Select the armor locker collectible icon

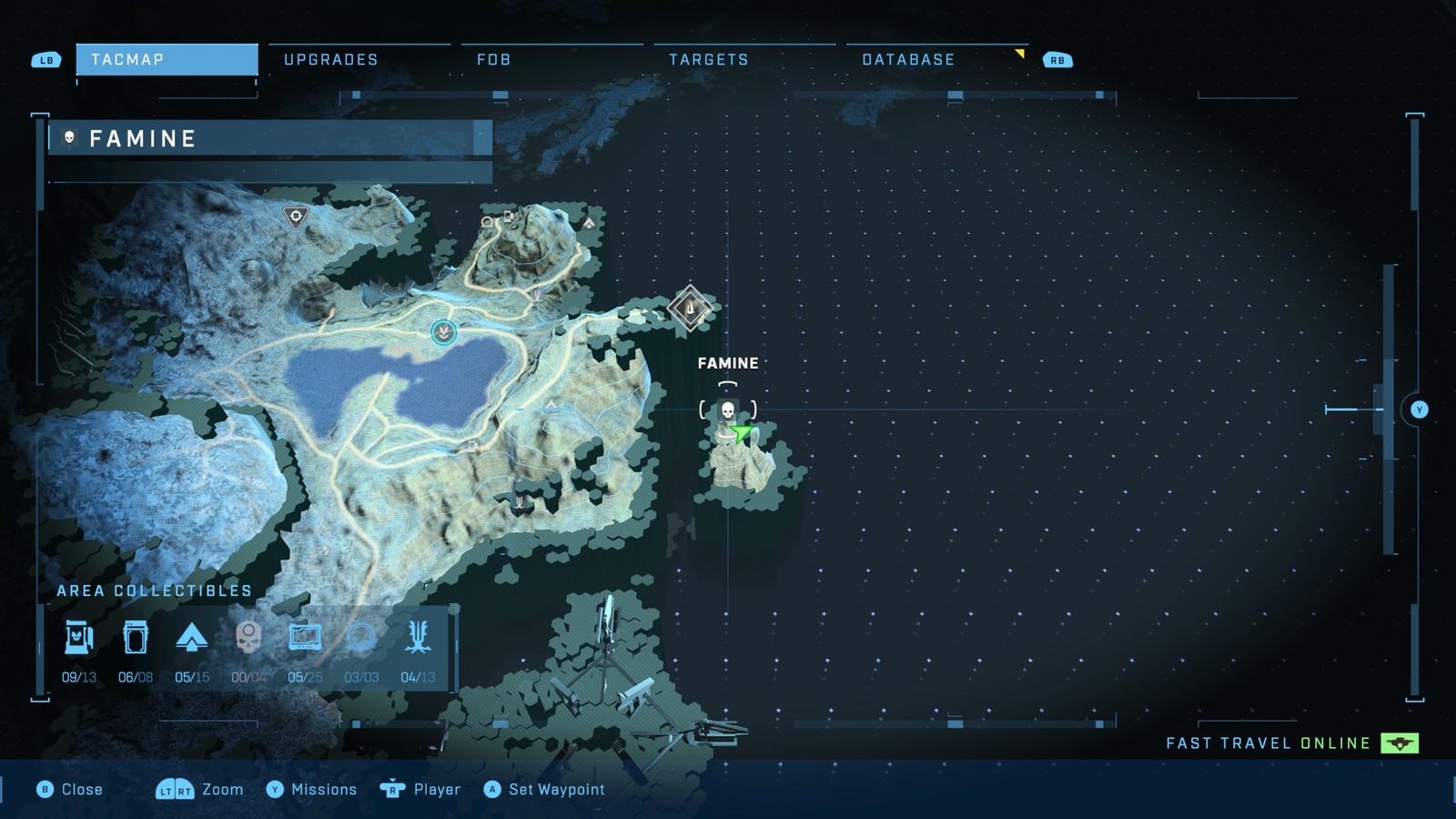click(79, 638)
